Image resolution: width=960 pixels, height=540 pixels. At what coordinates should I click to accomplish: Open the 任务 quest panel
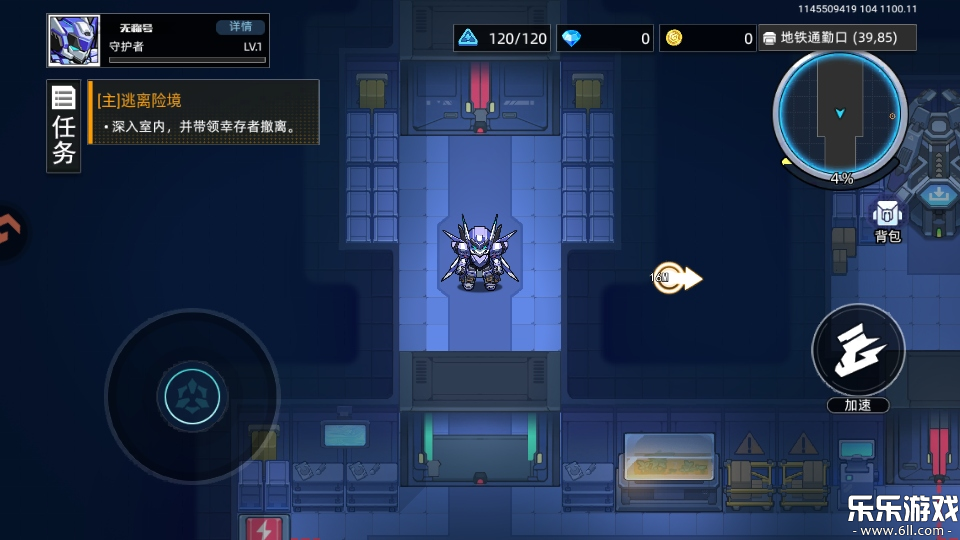[64, 126]
